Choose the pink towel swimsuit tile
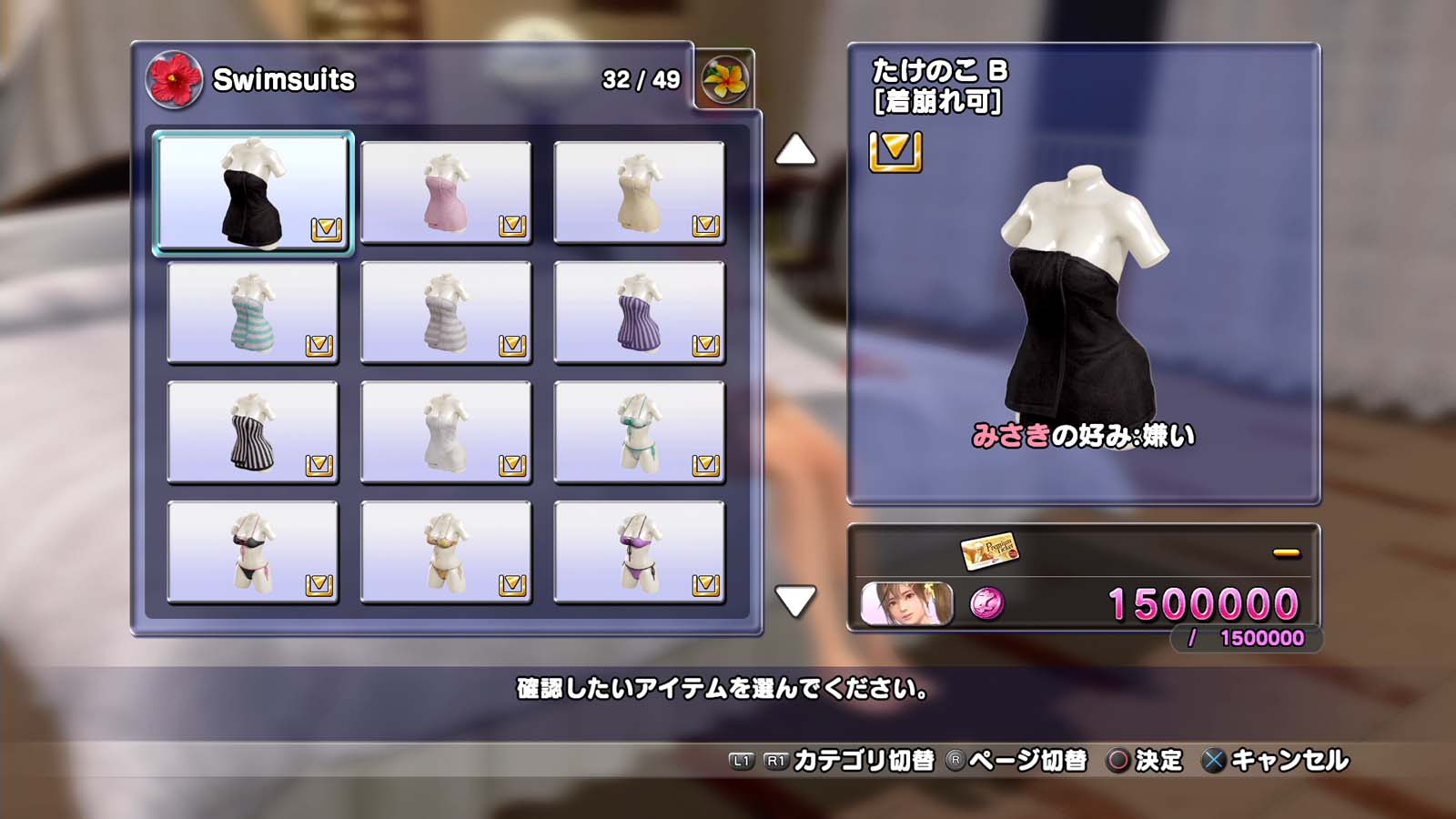 coord(446,192)
